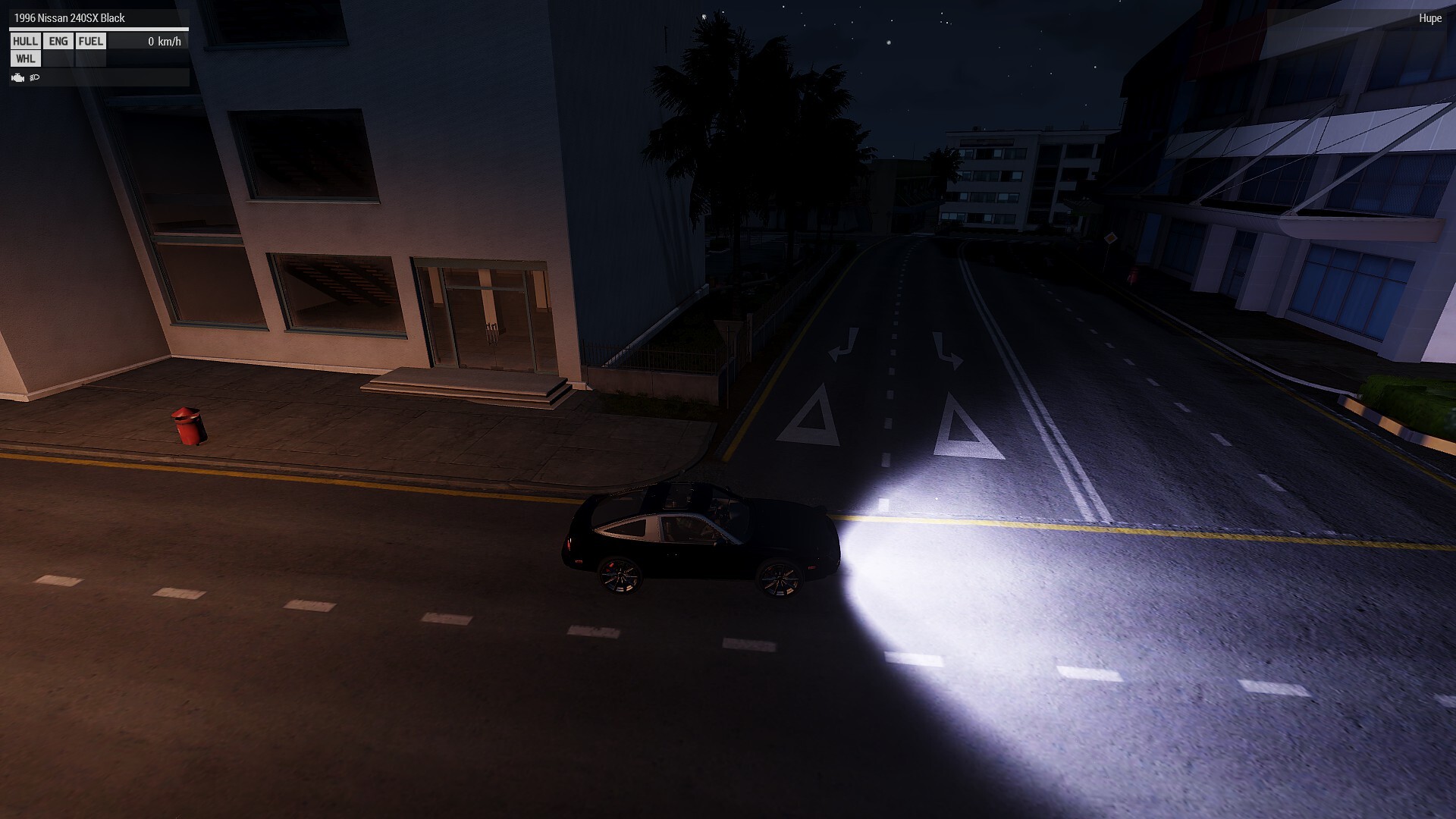1456x819 pixels.
Task: Select the Hupe horn label
Action: pyautogui.click(x=1429, y=18)
